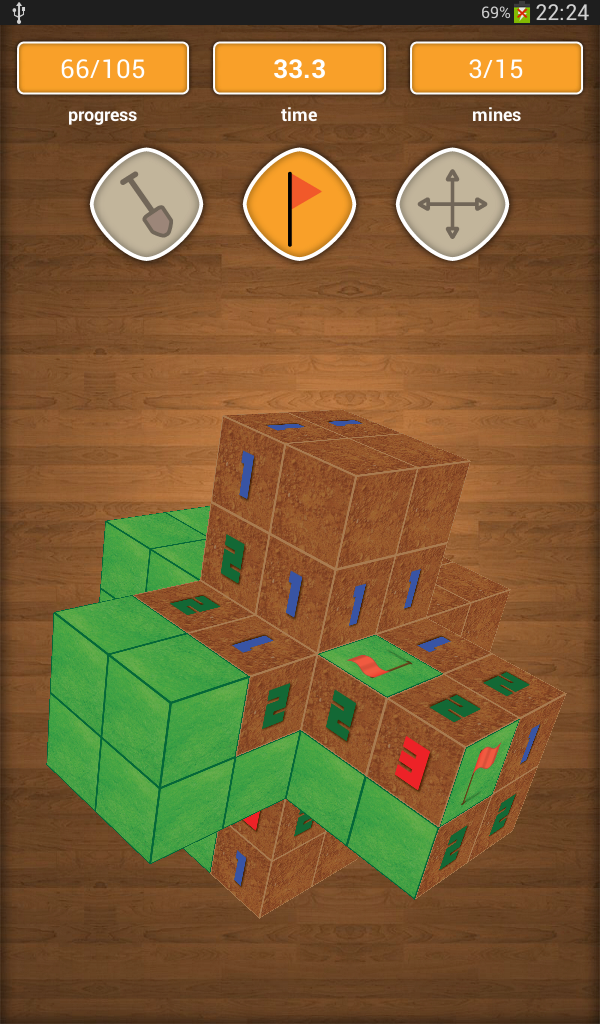Activate the orange flag marking mode
The image size is (600, 1024).
coord(299,204)
